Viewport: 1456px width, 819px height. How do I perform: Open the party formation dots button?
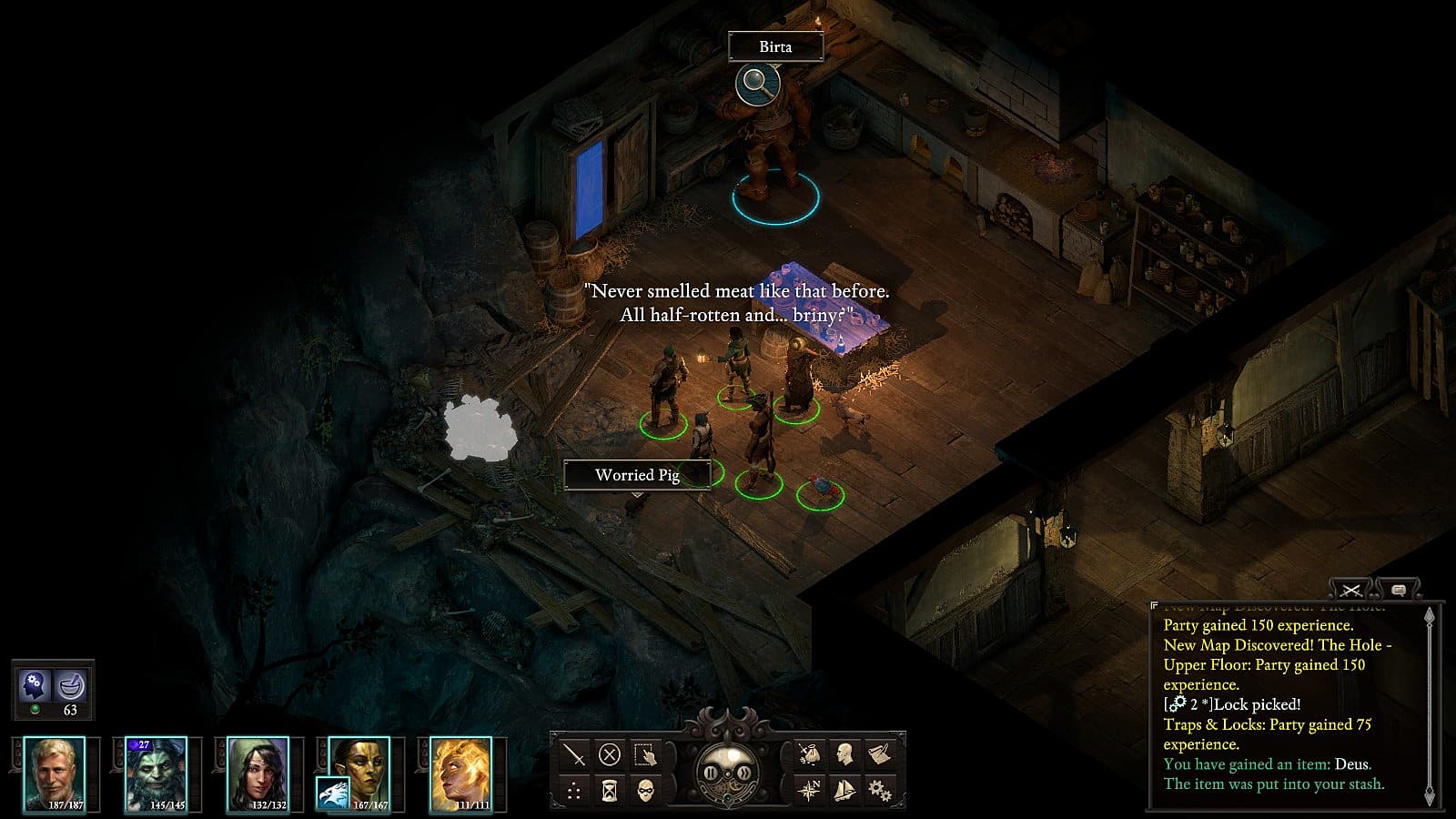(573, 790)
